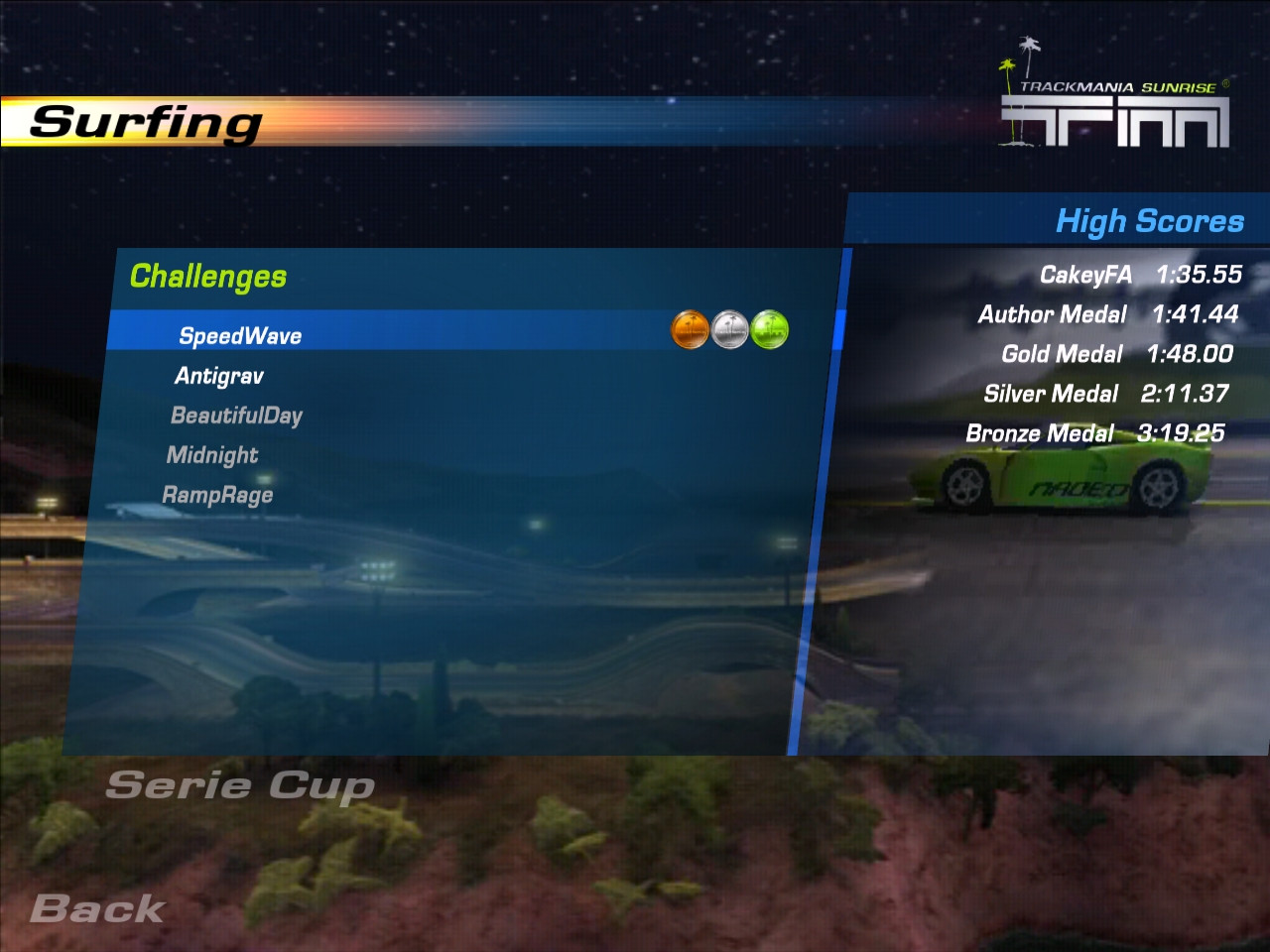Pick the BeautifulDay challenge
The image size is (1270, 952).
(236, 416)
